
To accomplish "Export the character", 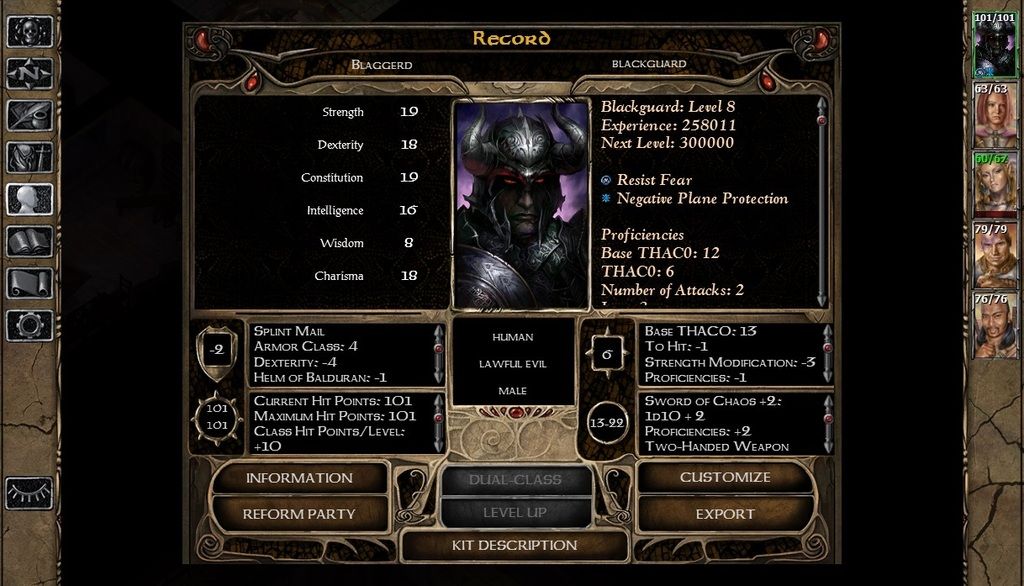I will [725, 514].
